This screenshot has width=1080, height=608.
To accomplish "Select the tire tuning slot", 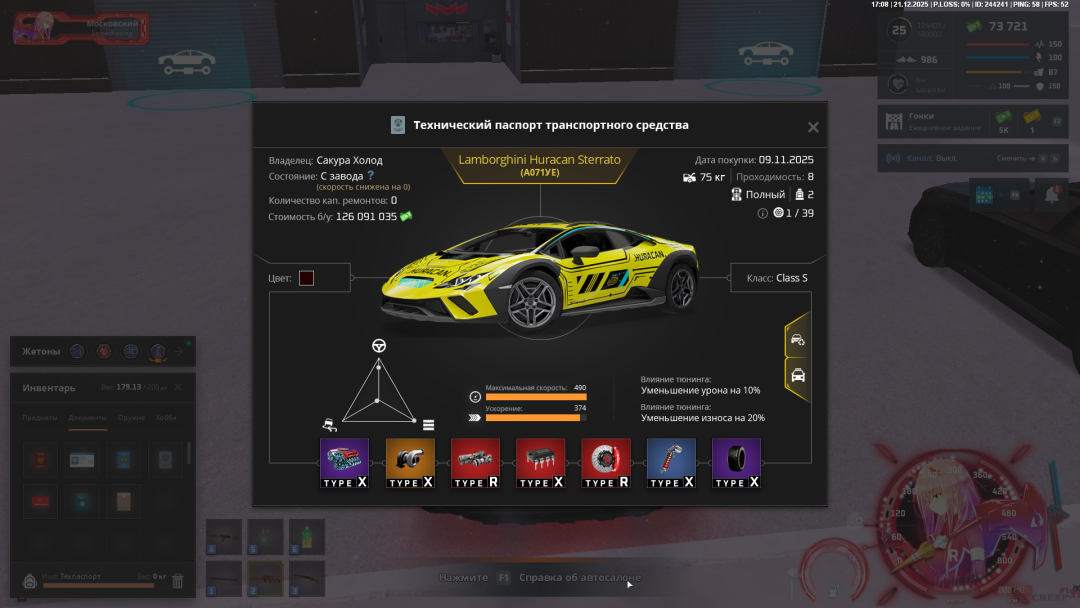I will [x=736, y=463].
